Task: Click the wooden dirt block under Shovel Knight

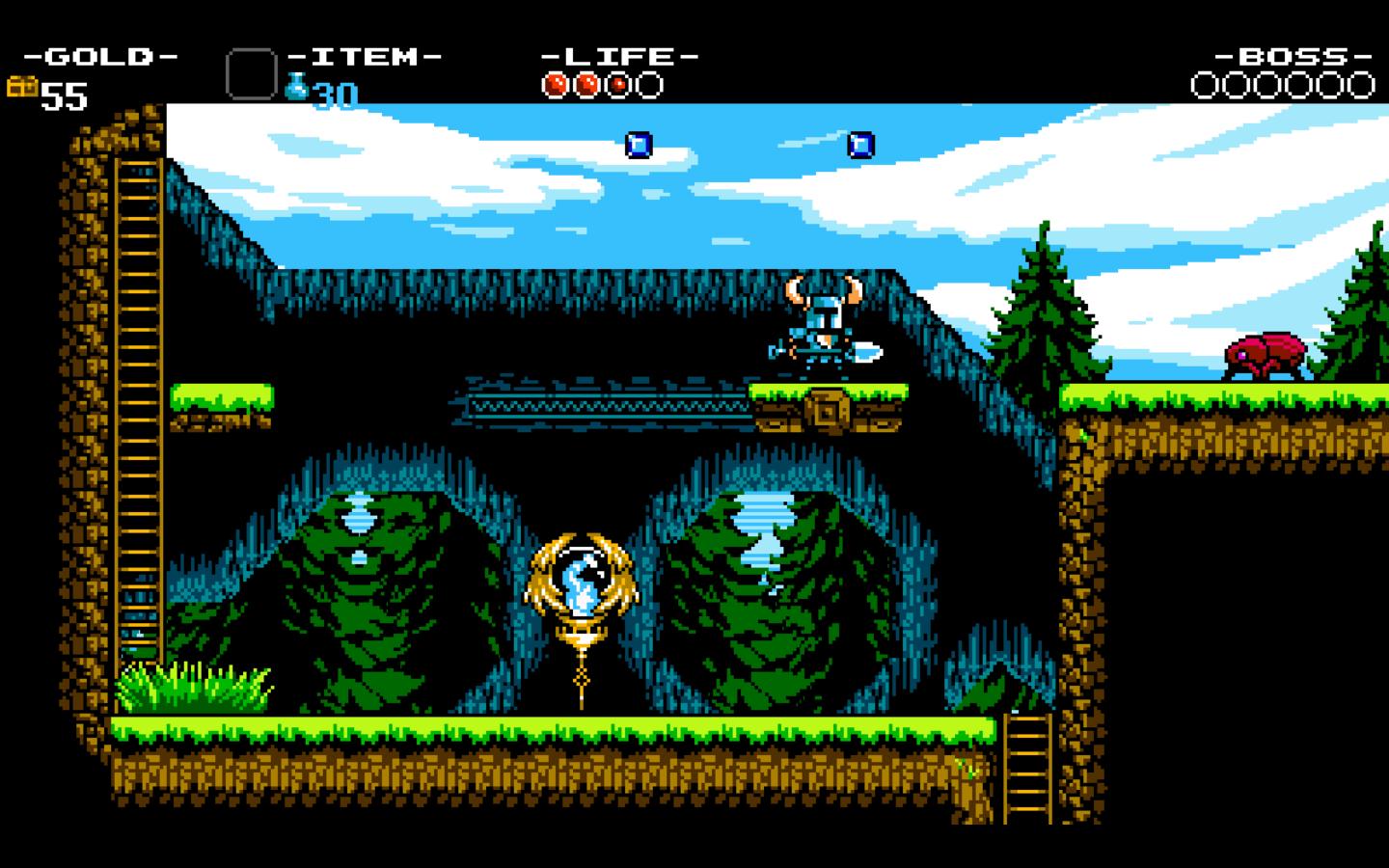Action: (x=828, y=410)
